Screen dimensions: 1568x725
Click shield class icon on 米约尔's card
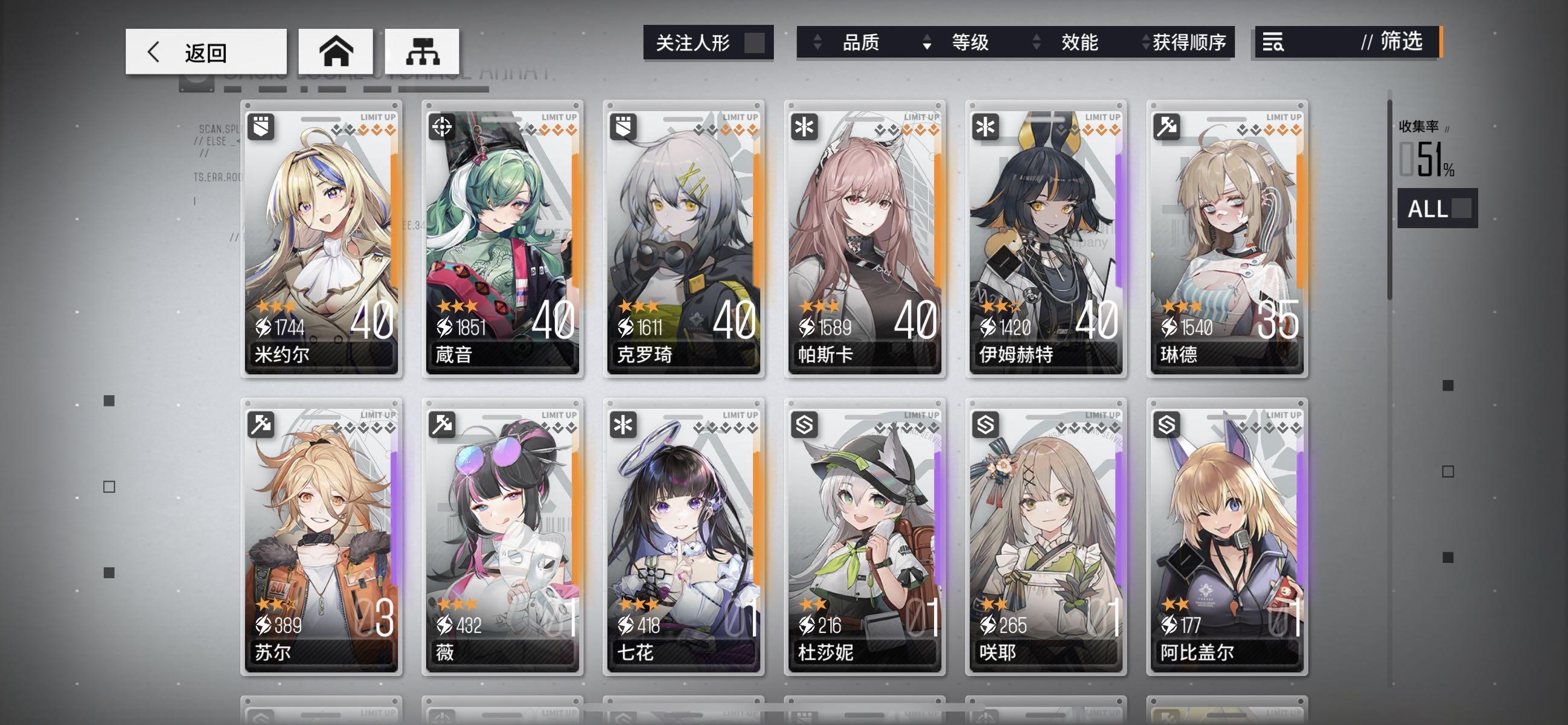click(262, 126)
